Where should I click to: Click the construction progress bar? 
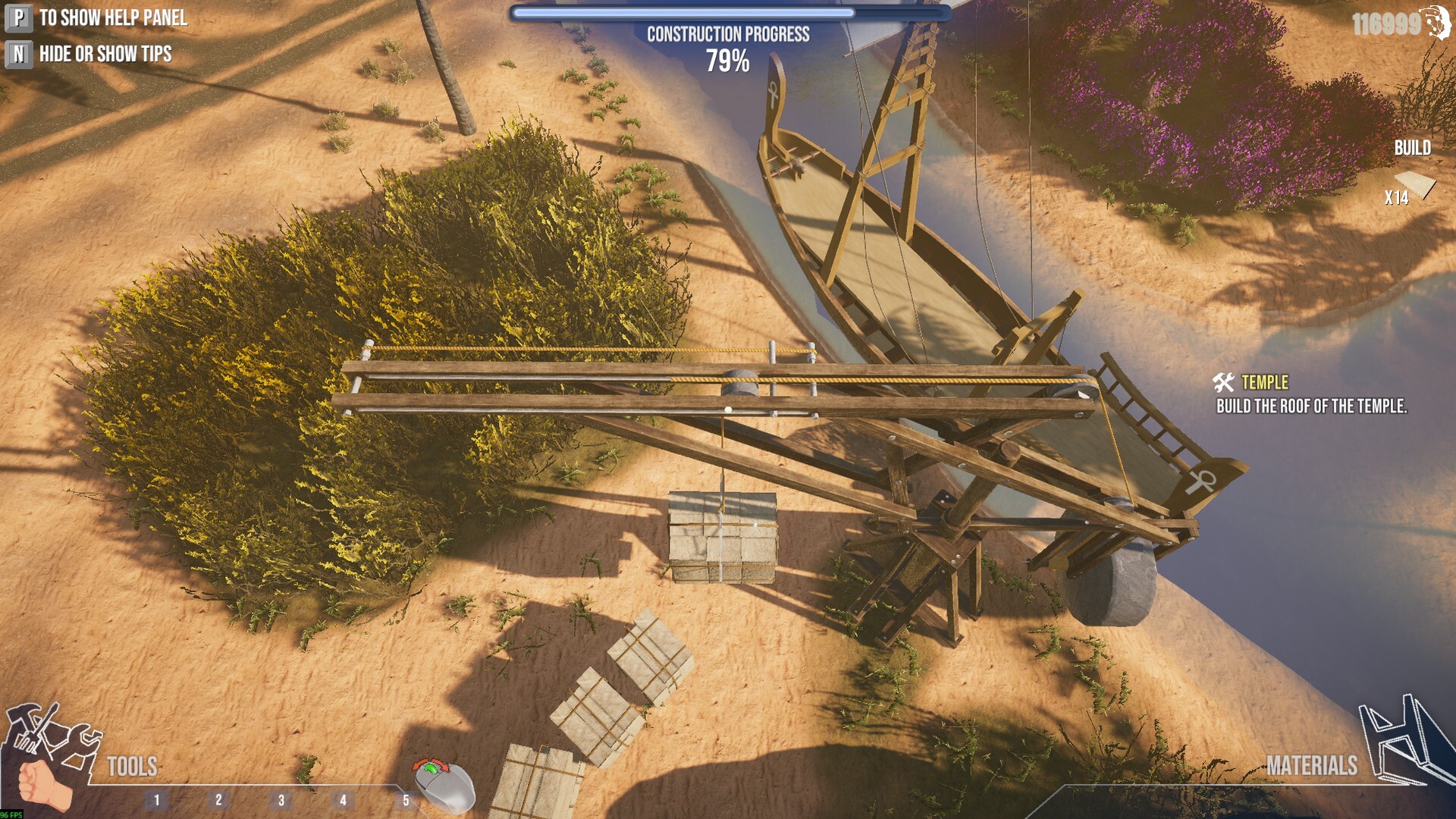point(728,12)
